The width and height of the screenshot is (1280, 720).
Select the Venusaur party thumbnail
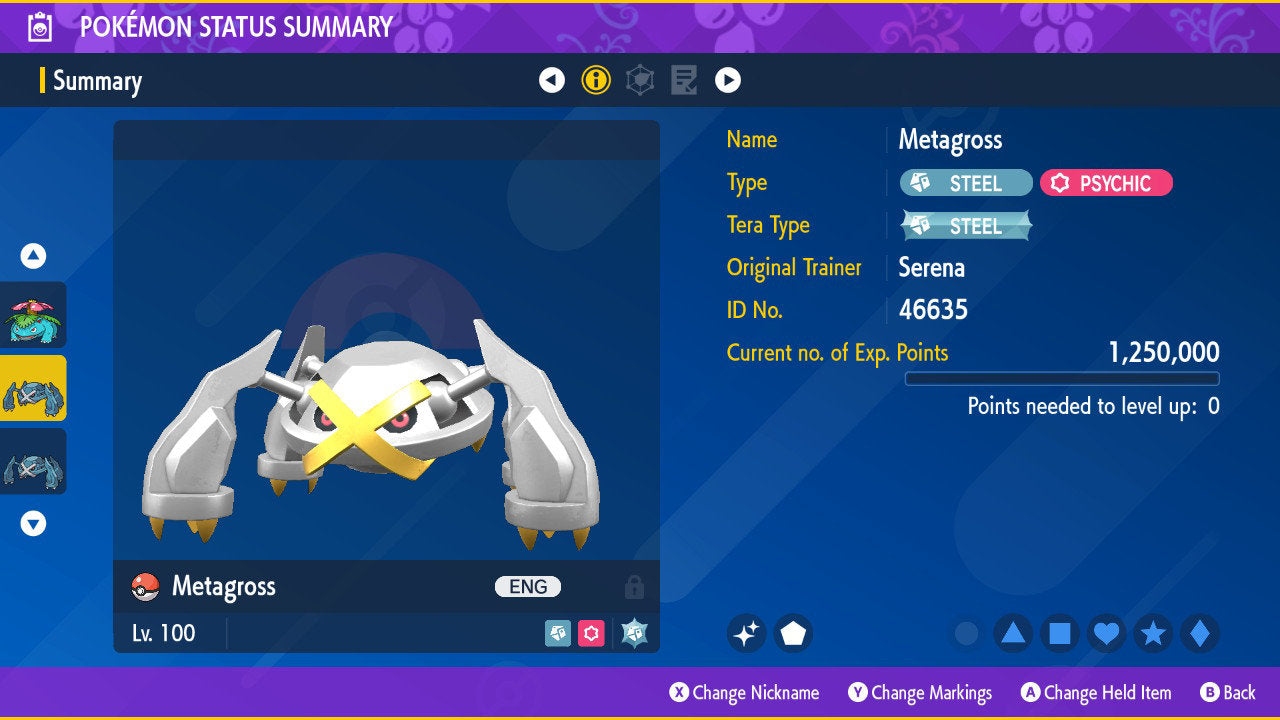33,315
